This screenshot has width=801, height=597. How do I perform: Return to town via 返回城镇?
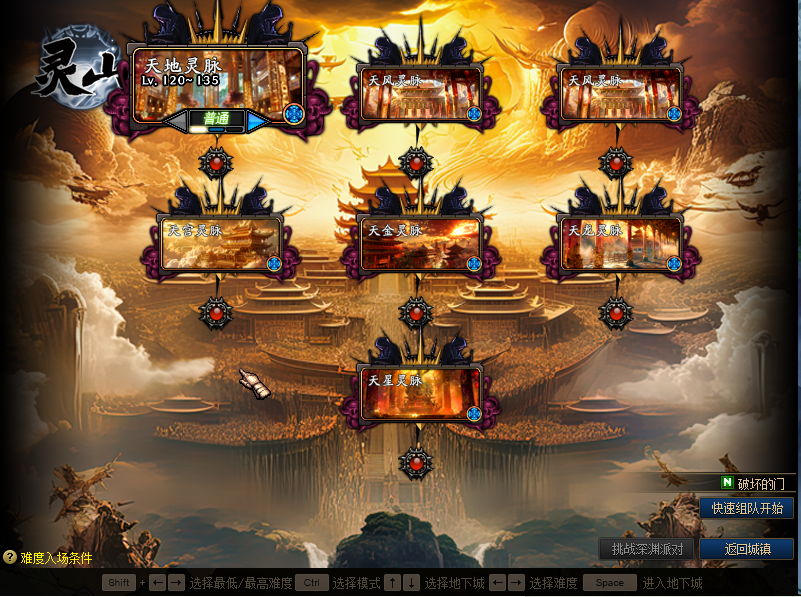[746, 549]
